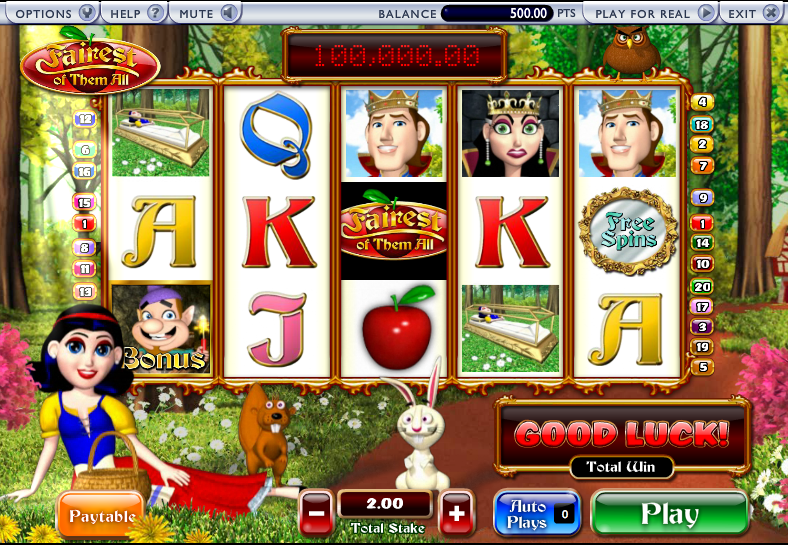Select payline 15 marker
788x545 pixels.
[84, 202]
